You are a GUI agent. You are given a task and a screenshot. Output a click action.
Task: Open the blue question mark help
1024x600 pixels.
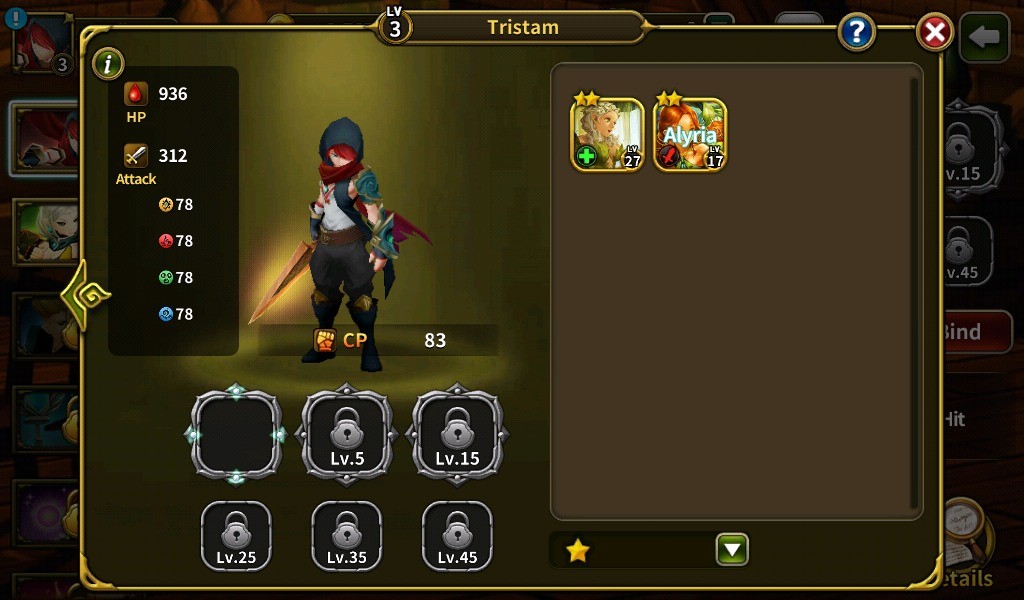pyautogui.click(x=857, y=33)
